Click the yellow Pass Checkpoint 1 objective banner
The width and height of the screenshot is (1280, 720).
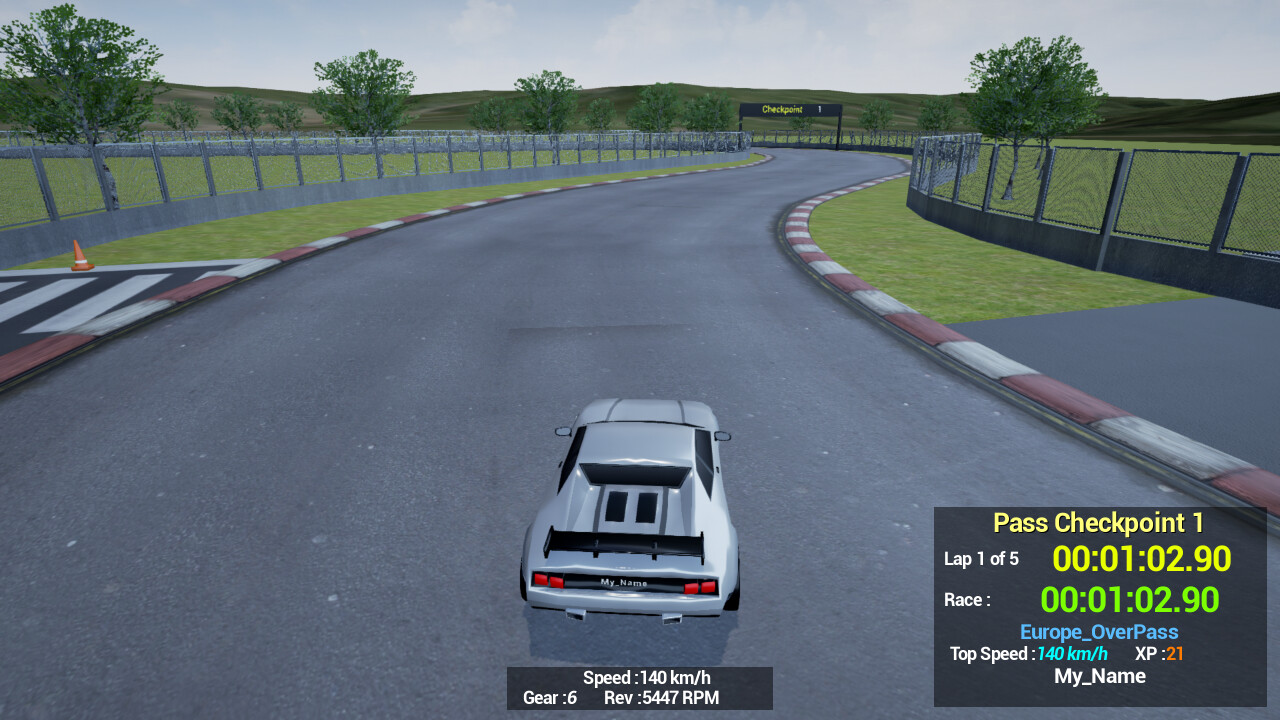click(1097, 522)
